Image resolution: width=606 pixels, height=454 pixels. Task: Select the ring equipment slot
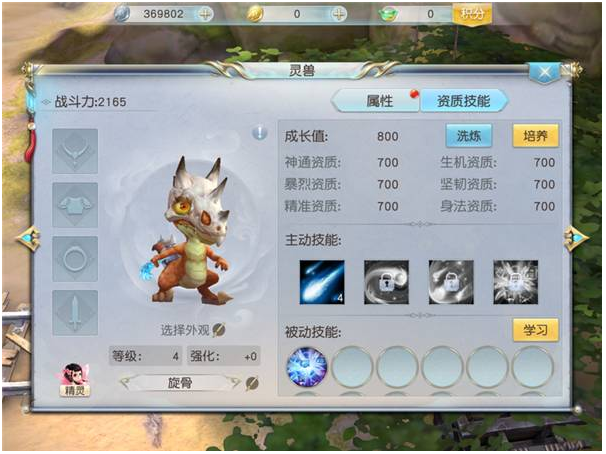click(75, 258)
